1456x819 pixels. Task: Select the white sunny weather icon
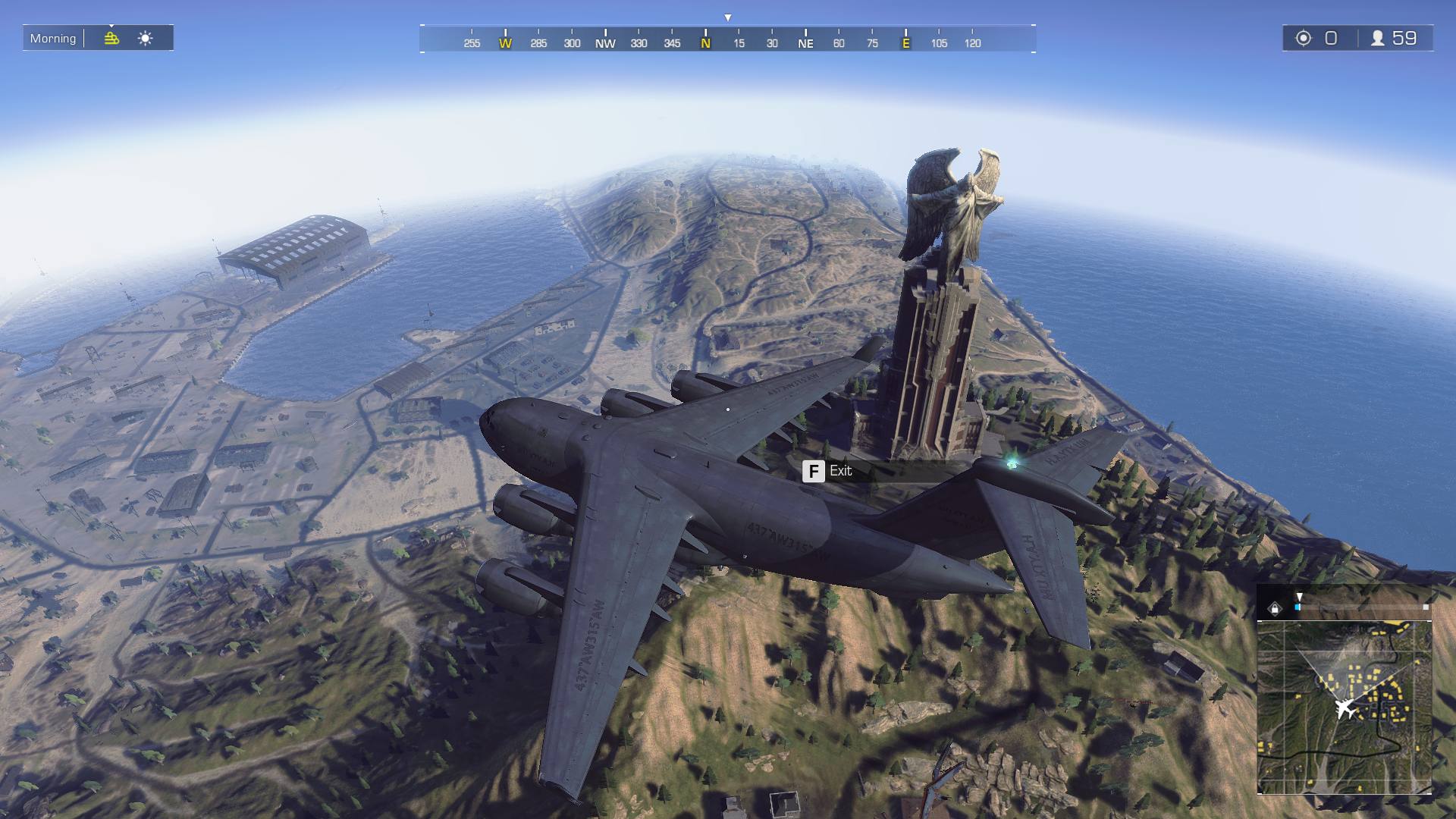pyautogui.click(x=146, y=38)
